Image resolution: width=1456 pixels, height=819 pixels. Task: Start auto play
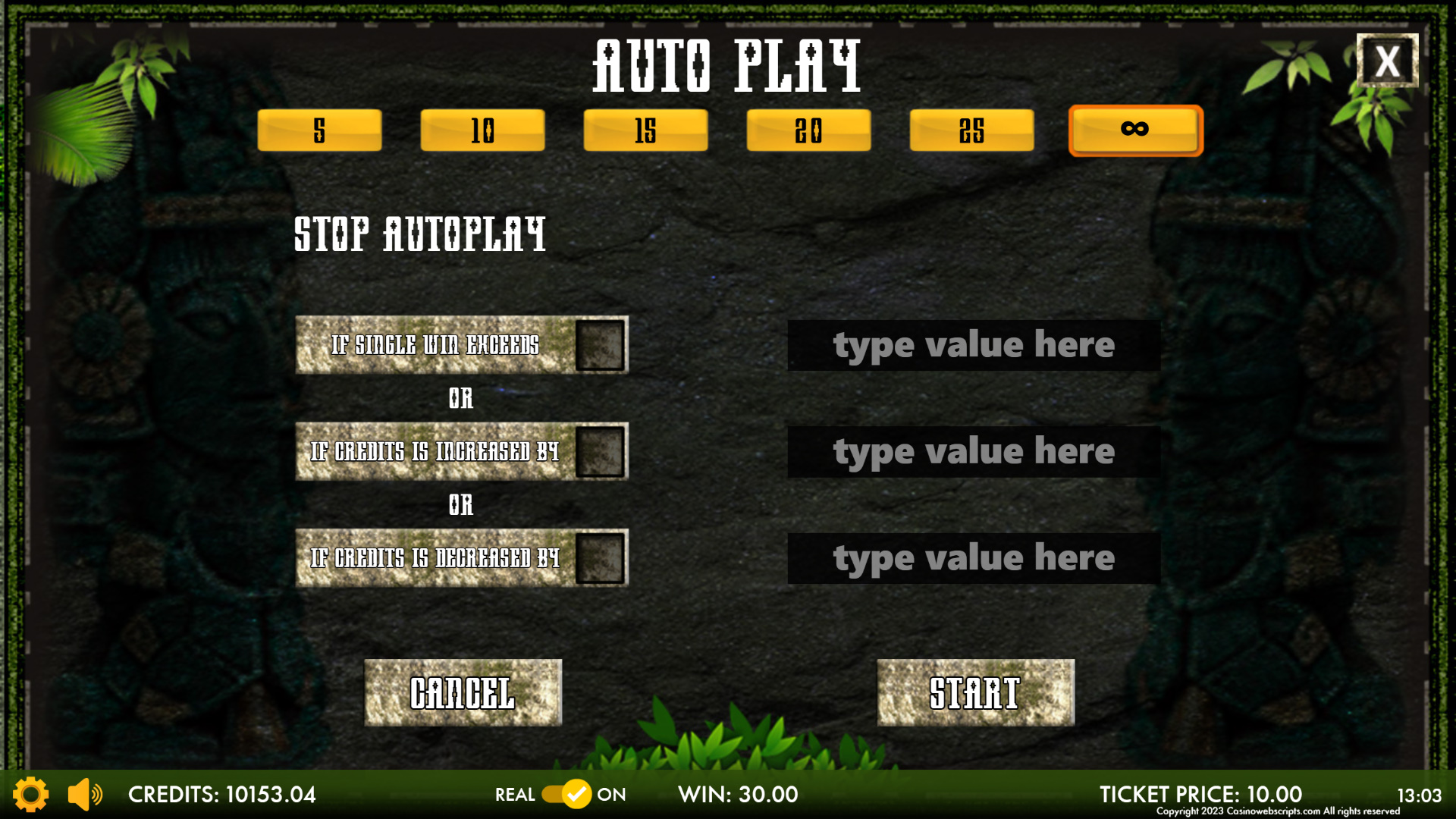(x=975, y=692)
